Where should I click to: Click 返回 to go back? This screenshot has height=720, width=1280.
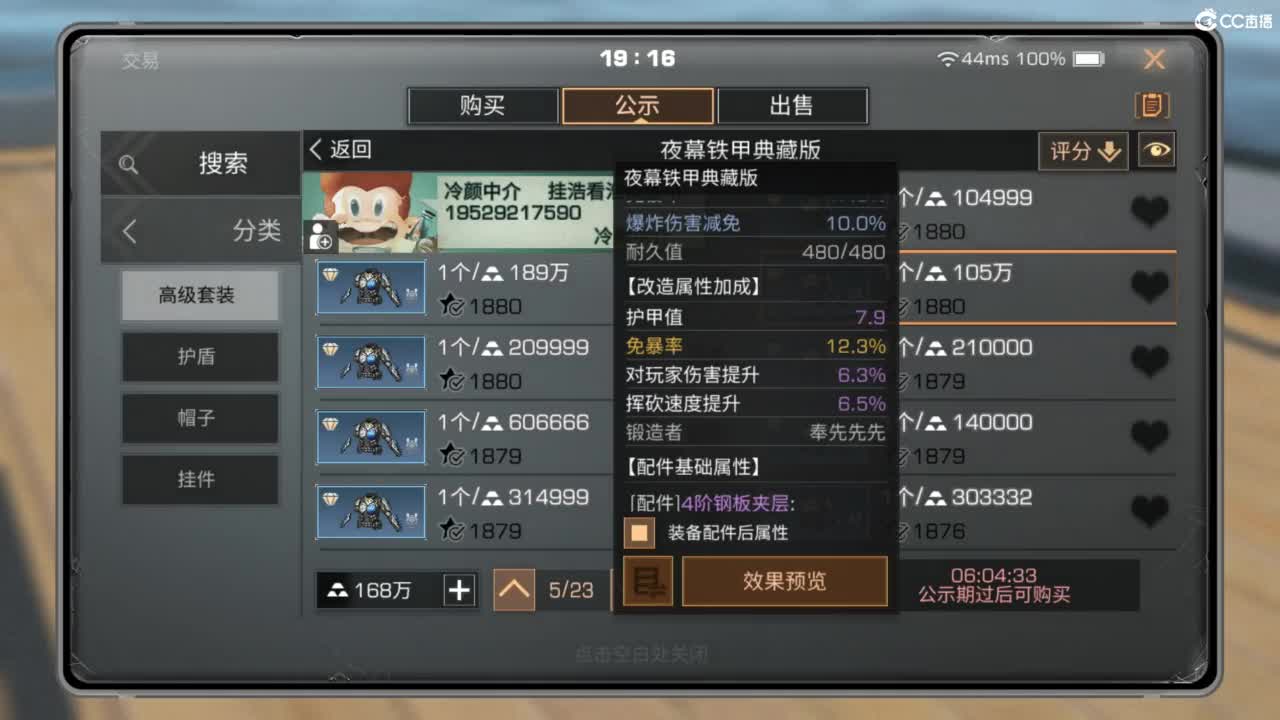[x=340, y=149]
